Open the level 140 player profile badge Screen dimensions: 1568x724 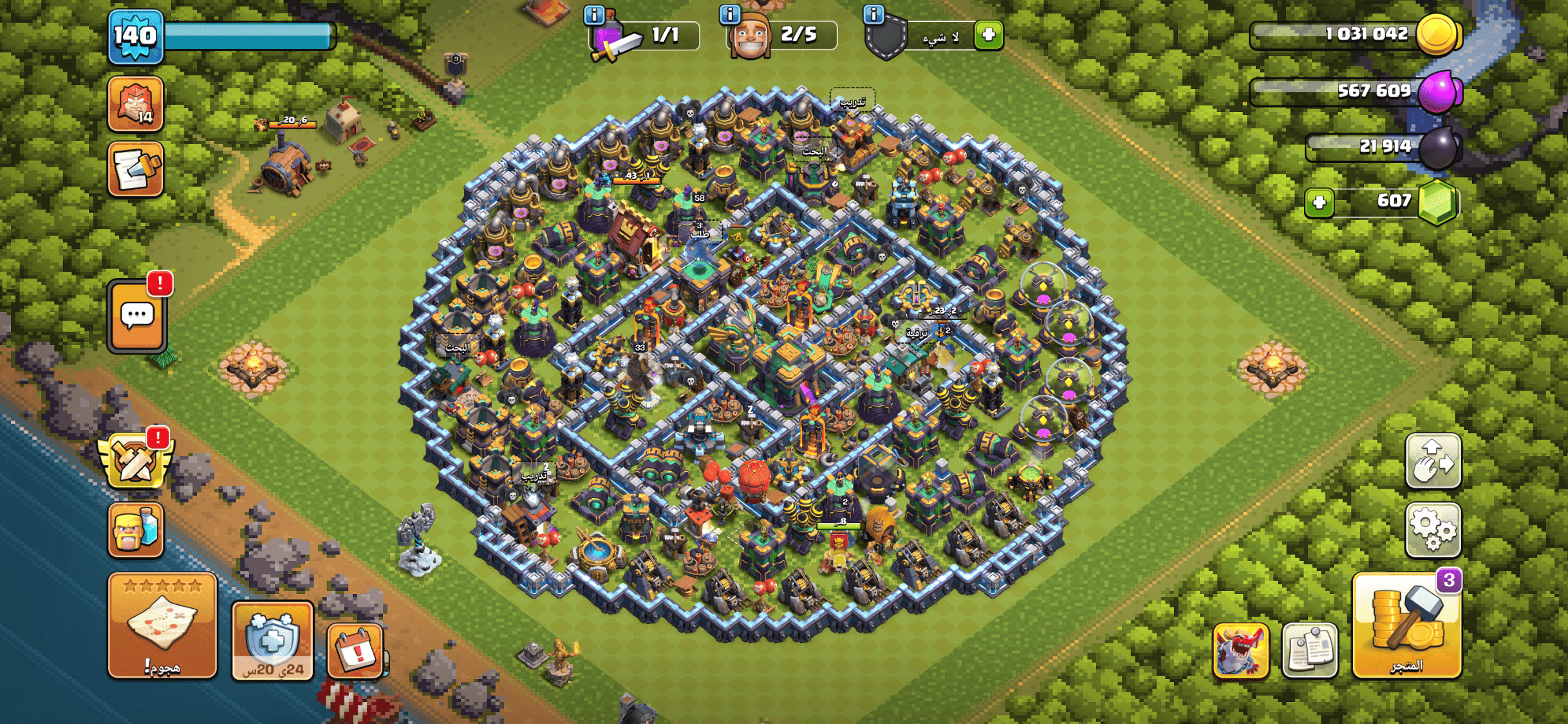pos(135,36)
